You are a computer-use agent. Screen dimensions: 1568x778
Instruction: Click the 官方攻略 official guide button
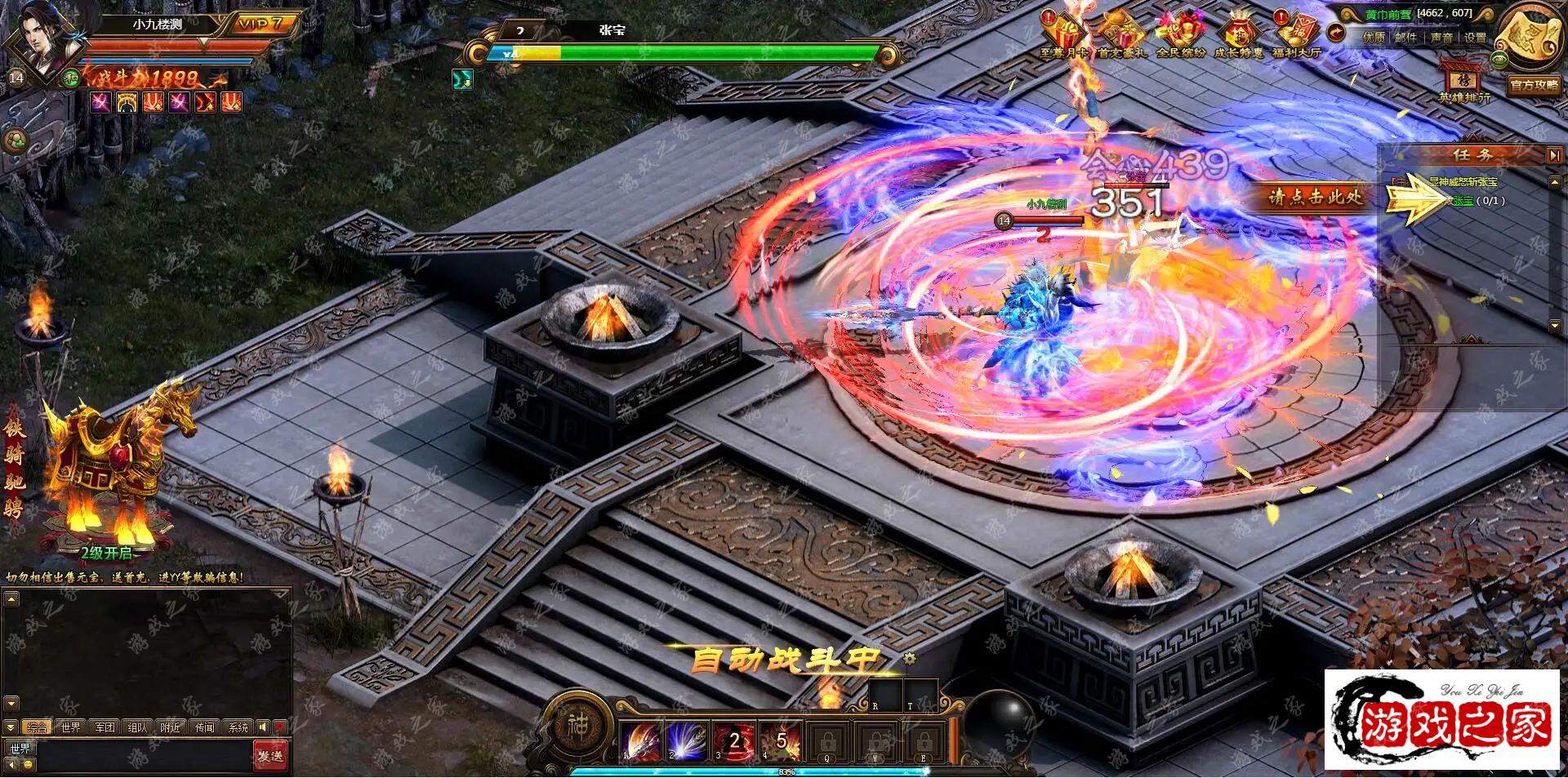(x=1534, y=85)
